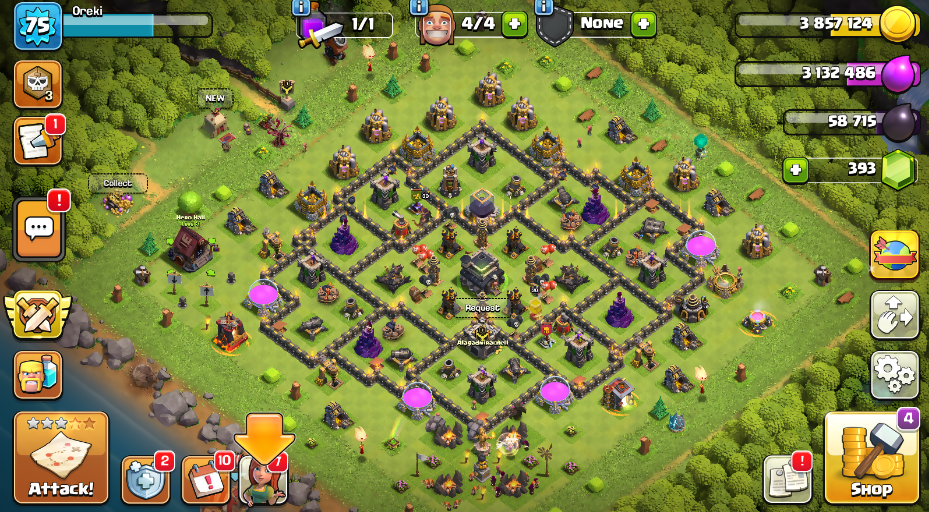Viewport: 929px width, 512px height.
Task: Open the calendar icon with the 10 badge
Action: pyautogui.click(x=206, y=481)
